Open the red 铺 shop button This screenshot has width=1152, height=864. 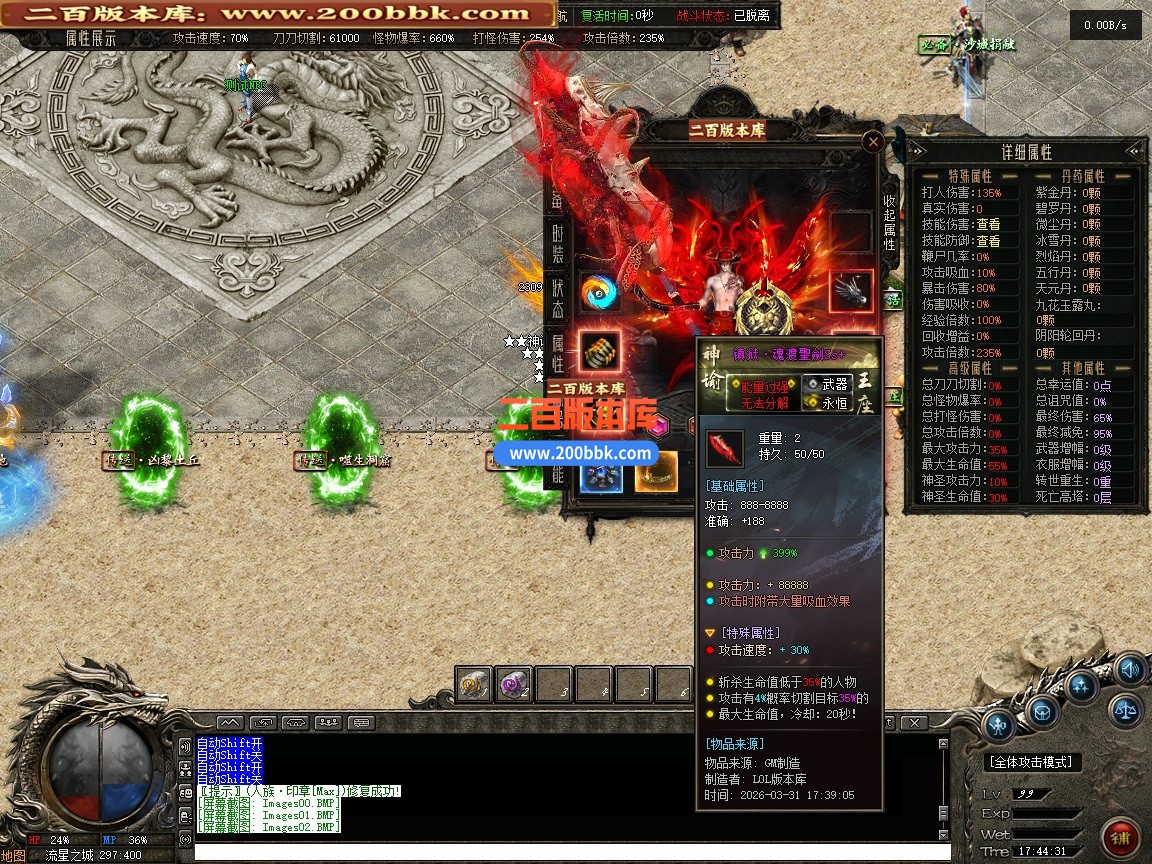tap(1120, 837)
